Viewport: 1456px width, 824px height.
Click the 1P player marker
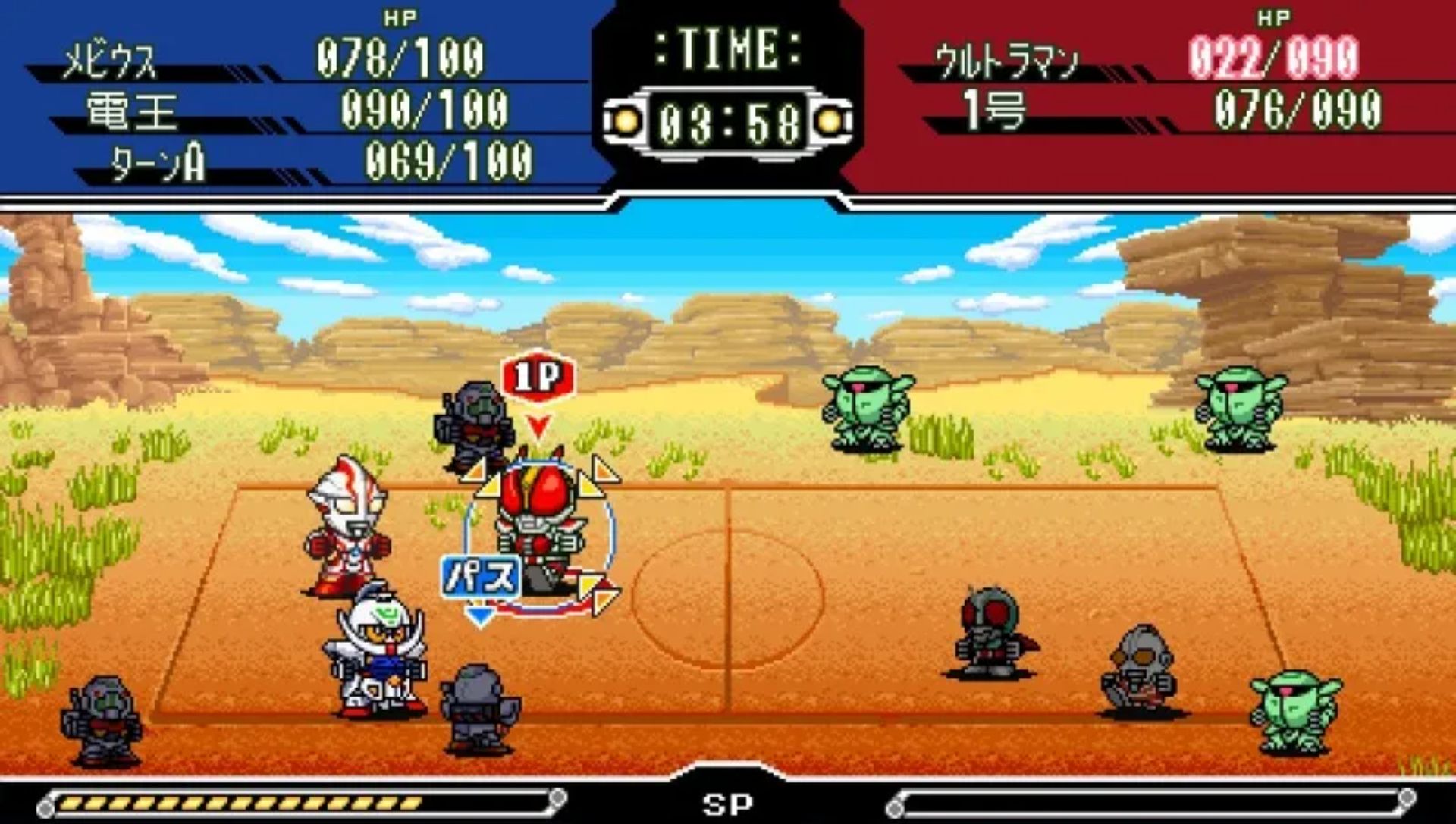point(538,377)
